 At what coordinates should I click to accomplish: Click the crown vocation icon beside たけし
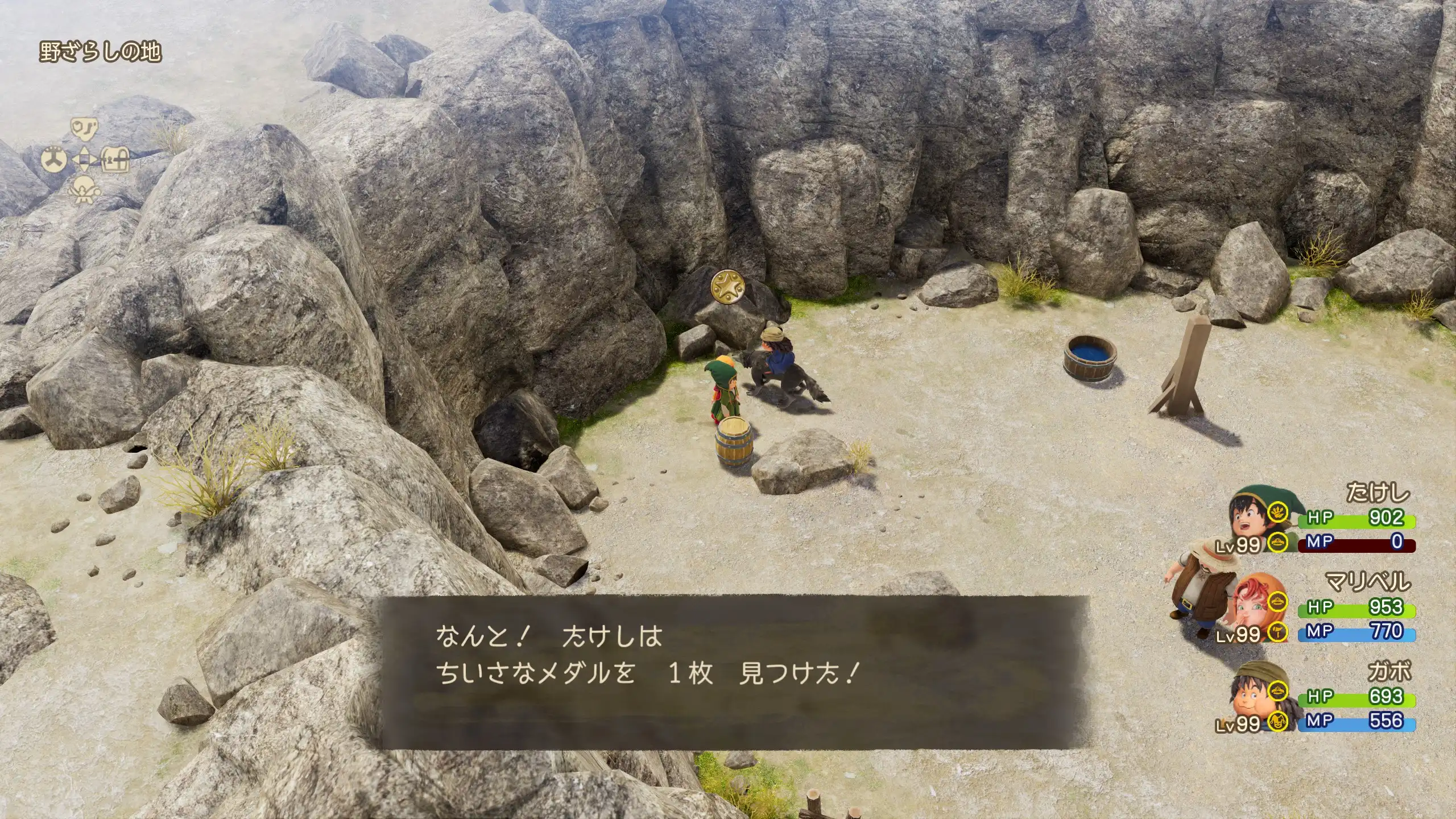pyautogui.click(x=1278, y=542)
